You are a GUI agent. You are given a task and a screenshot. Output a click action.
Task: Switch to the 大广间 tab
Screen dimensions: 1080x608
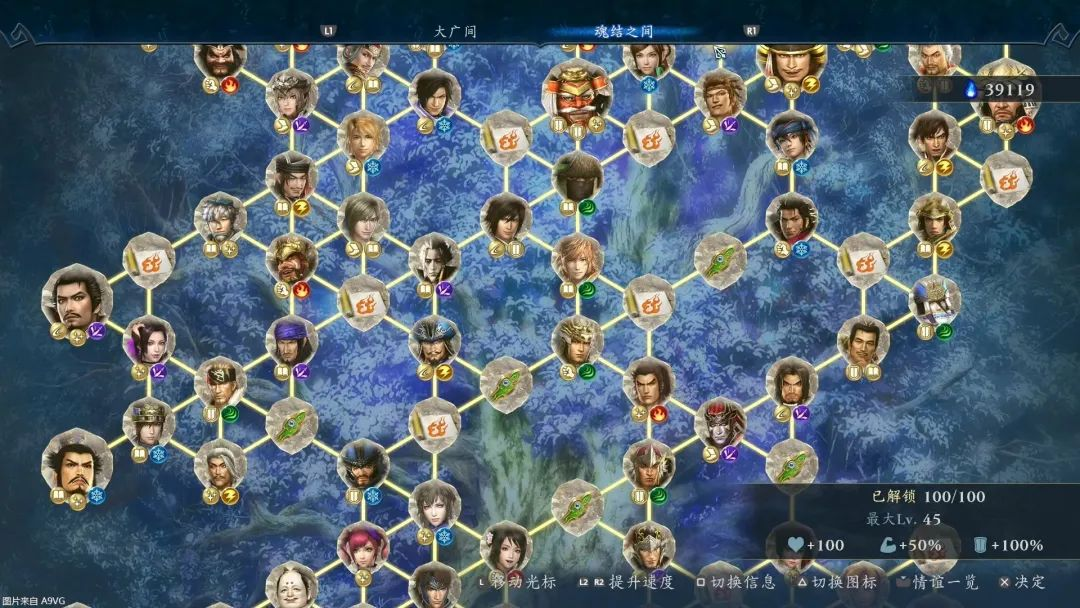[455, 31]
